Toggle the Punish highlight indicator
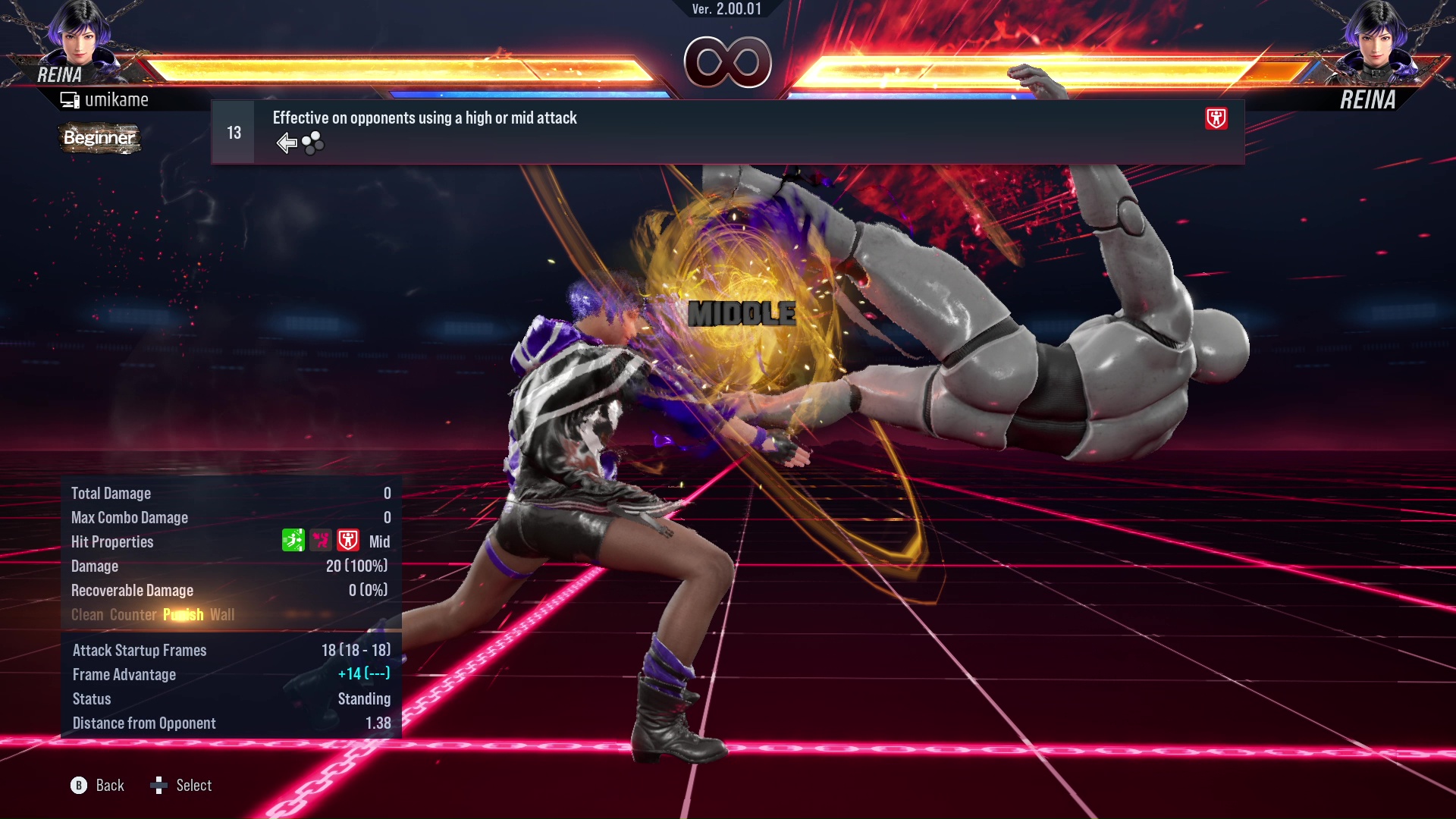Screen dimensions: 1456x819 point(183,614)
